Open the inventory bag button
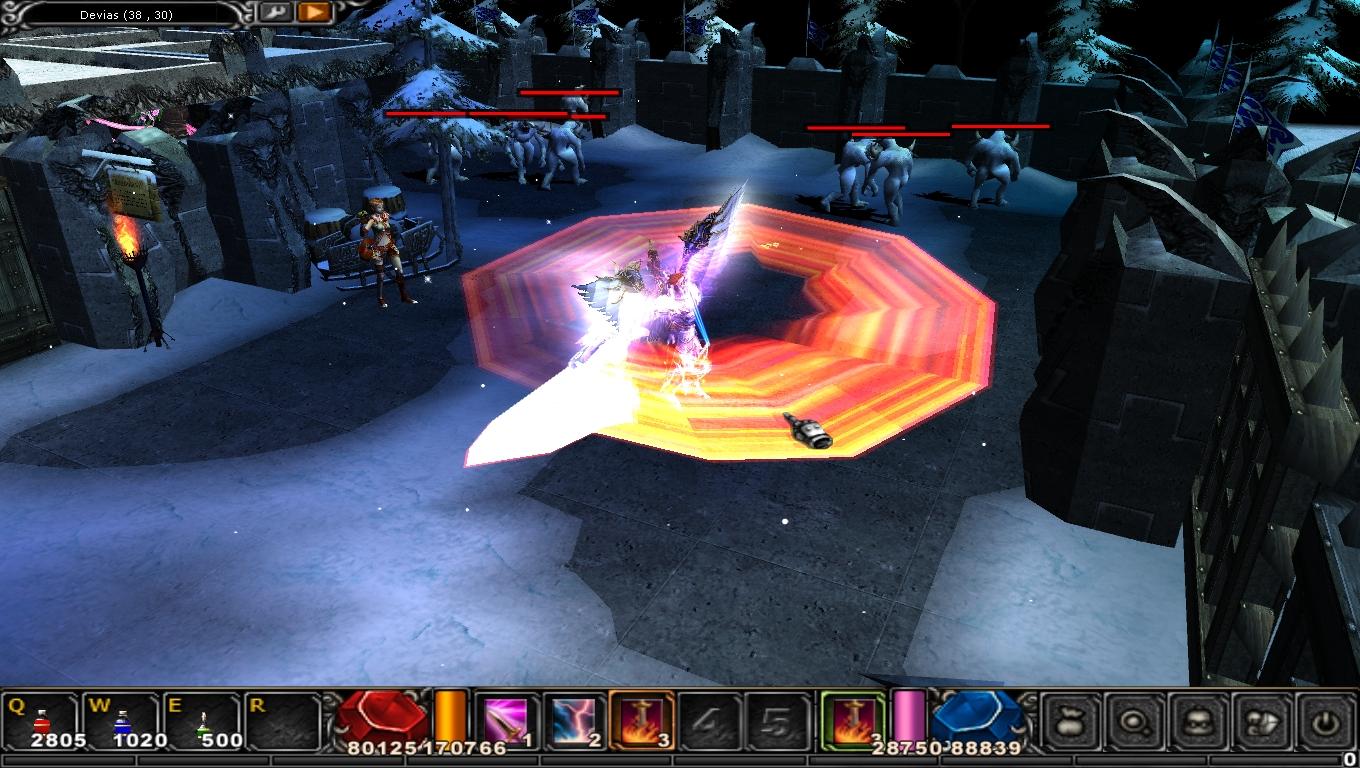This screenshot has width=1360, height=768. pos(1071,720)
